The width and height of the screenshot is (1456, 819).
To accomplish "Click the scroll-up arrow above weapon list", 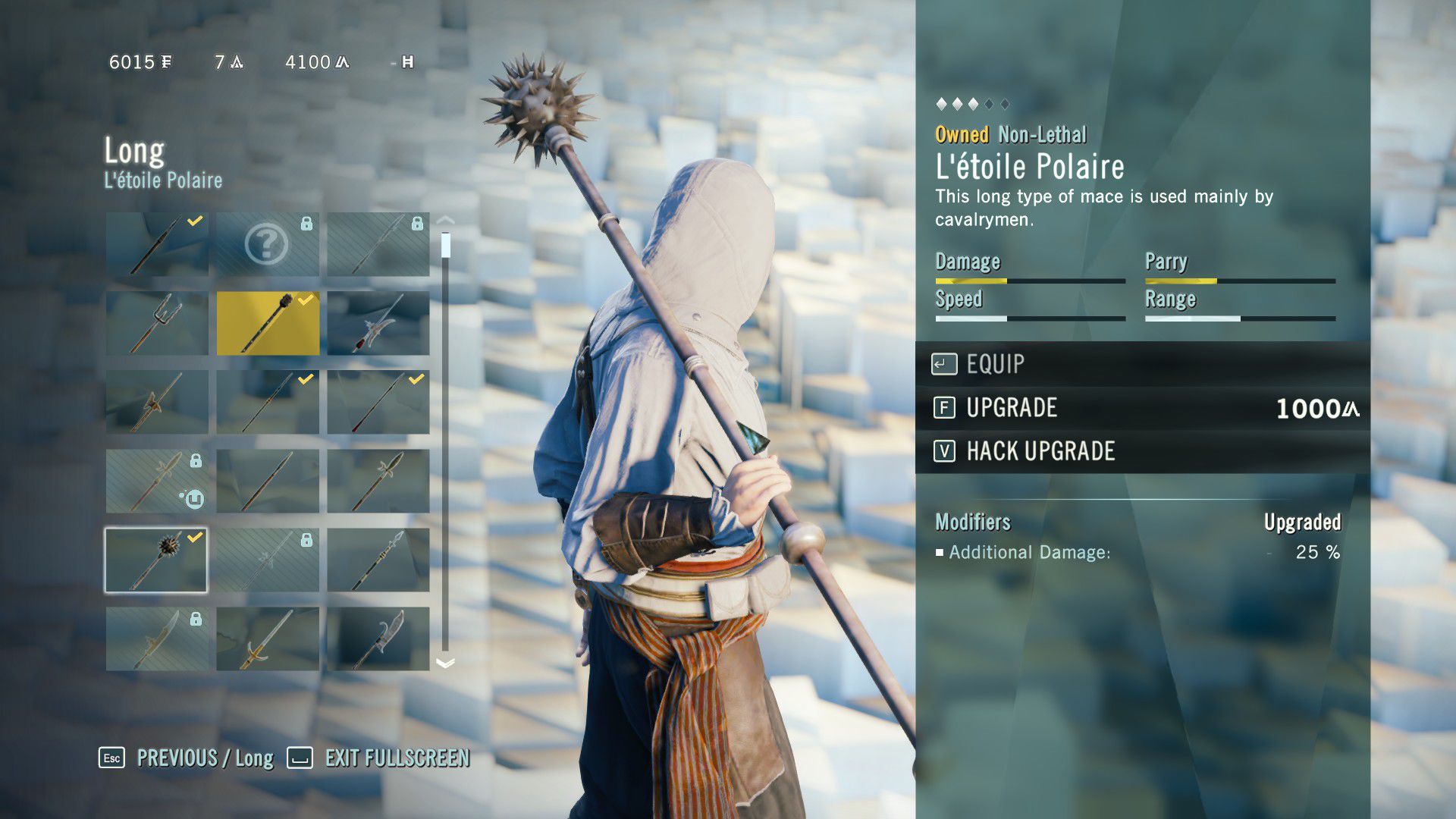I will tap(446, 220).
